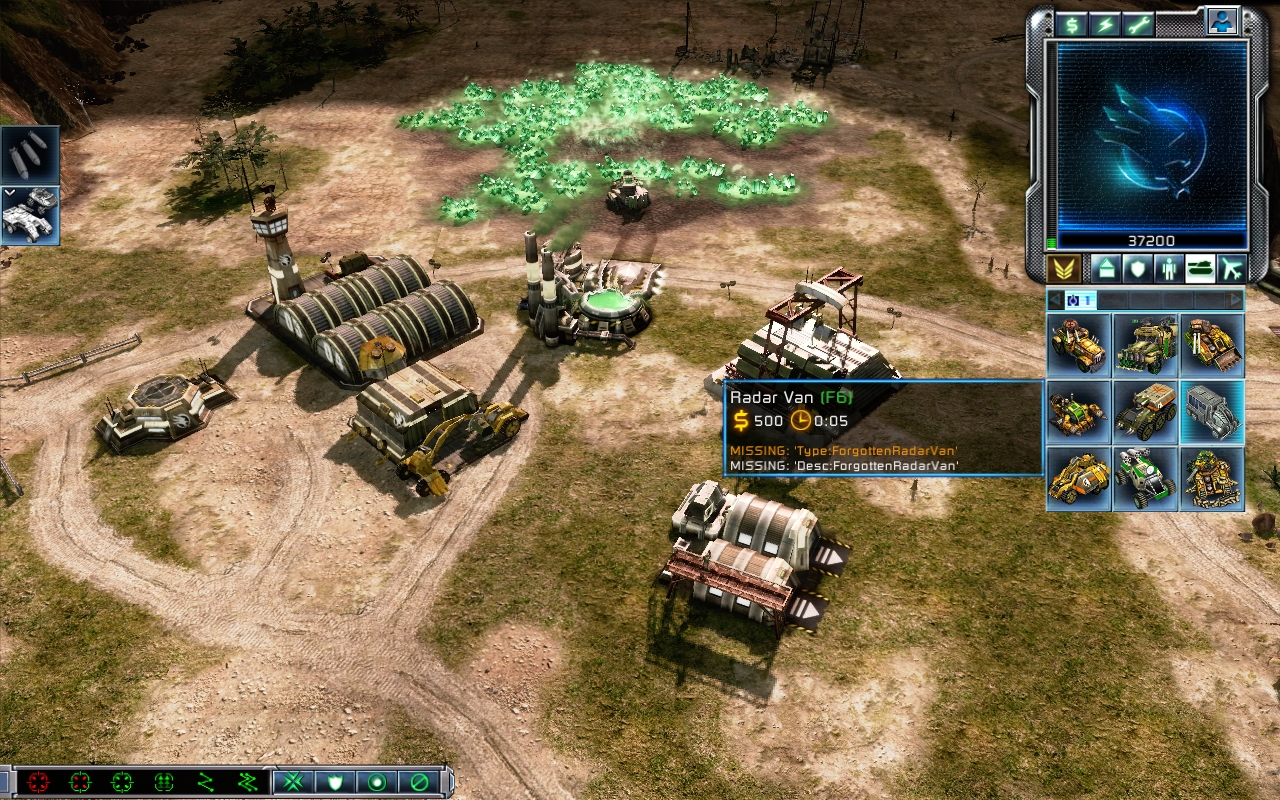Build the green skull-marked rocket buggy
Viewport: 1280px width, 800px height.
(x=1146, y=478)
